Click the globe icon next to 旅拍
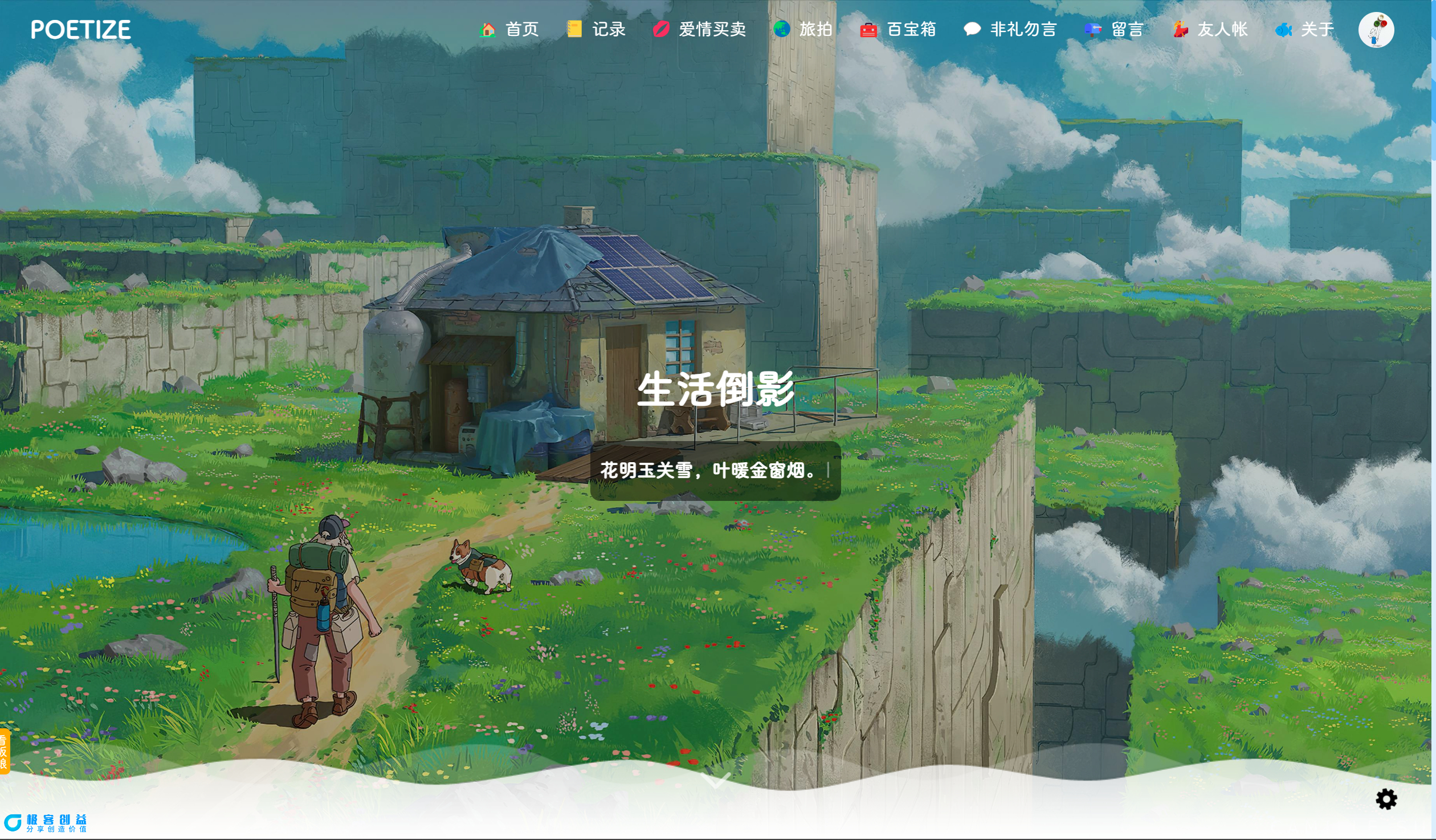 click(x=781, y=30)
